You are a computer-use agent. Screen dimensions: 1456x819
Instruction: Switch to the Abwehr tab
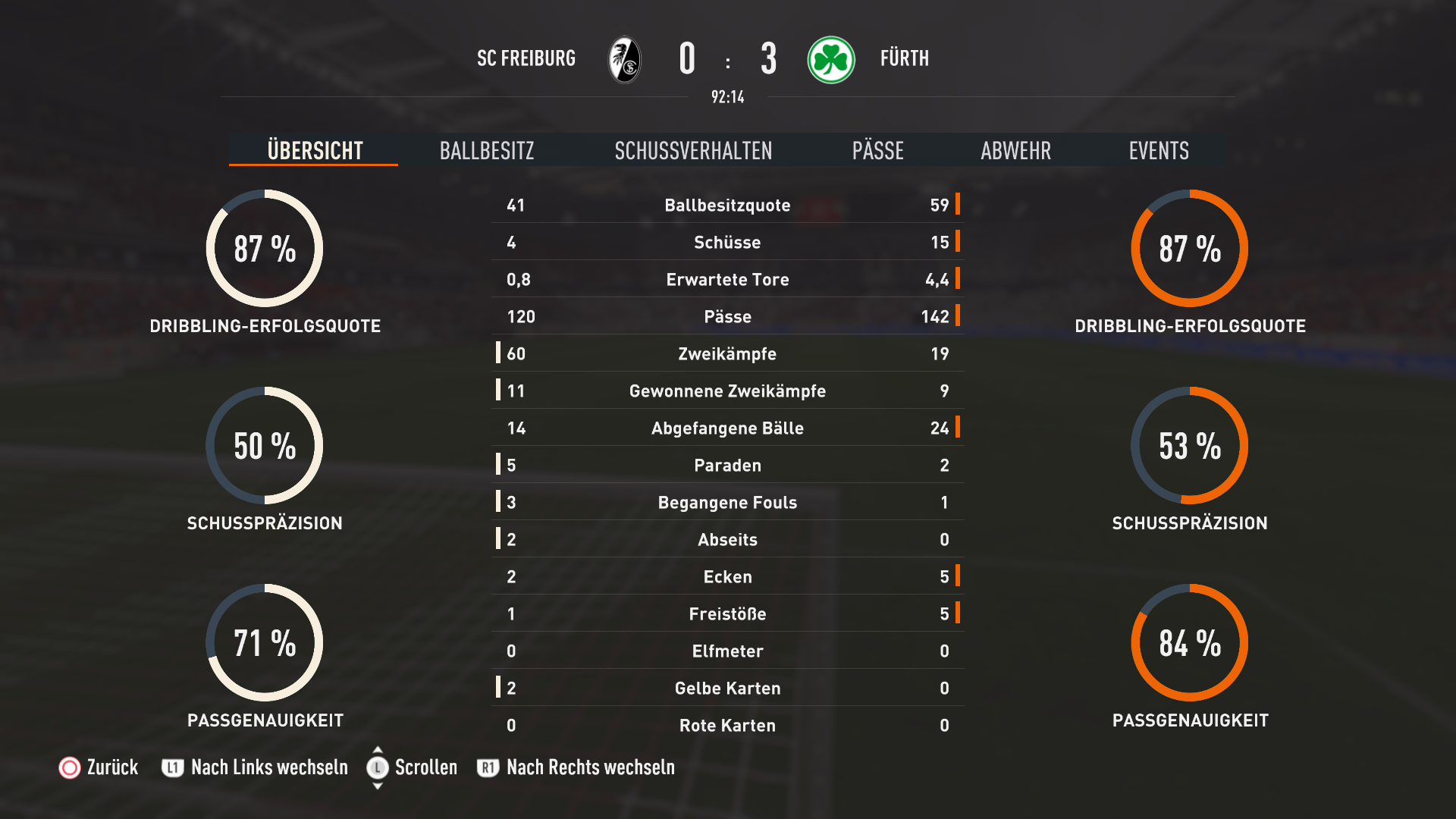[1015, 150]
